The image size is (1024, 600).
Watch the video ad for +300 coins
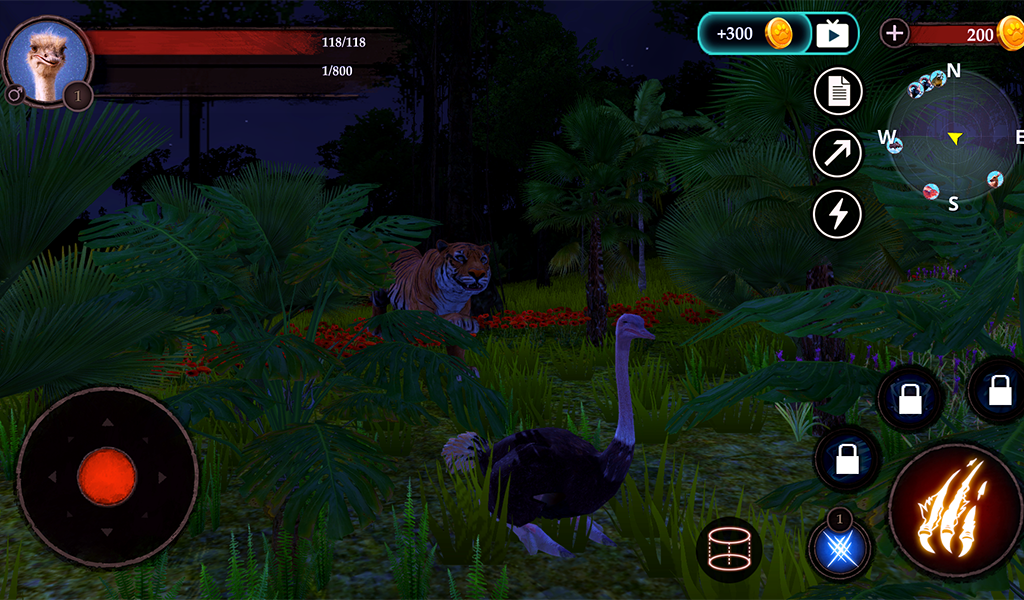(x=778, y=34)
